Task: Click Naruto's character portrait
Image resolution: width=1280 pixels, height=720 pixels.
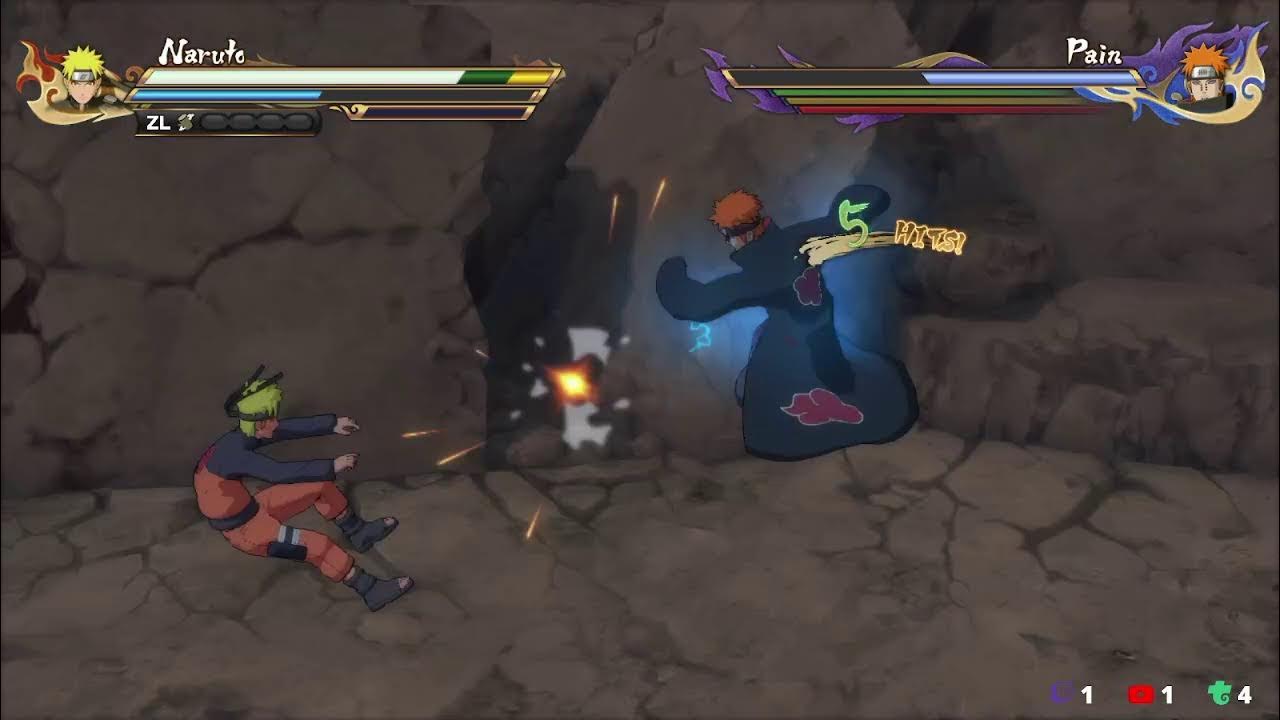Action: point(82,79)
